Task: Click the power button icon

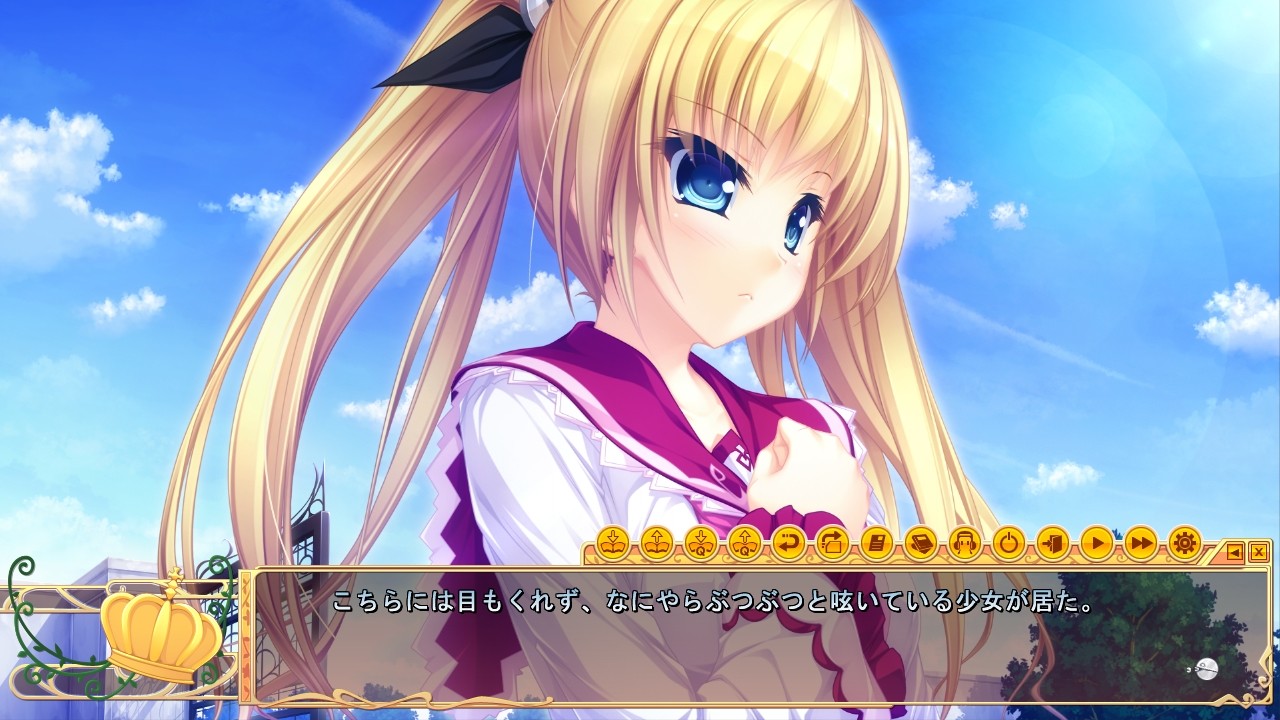Action: (1008, 544)
